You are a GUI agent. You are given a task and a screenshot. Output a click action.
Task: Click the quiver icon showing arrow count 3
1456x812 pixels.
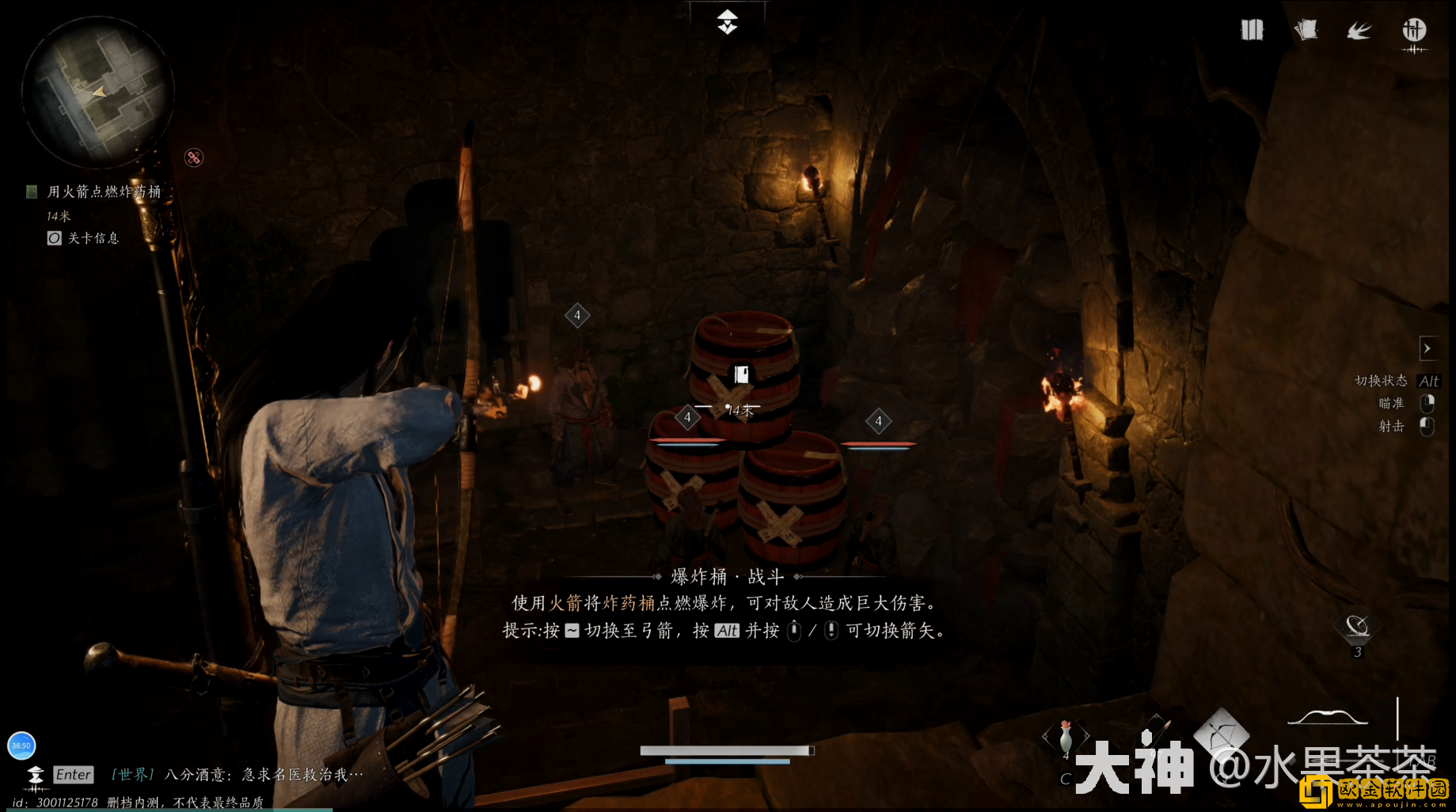(x=1357, y=628)
